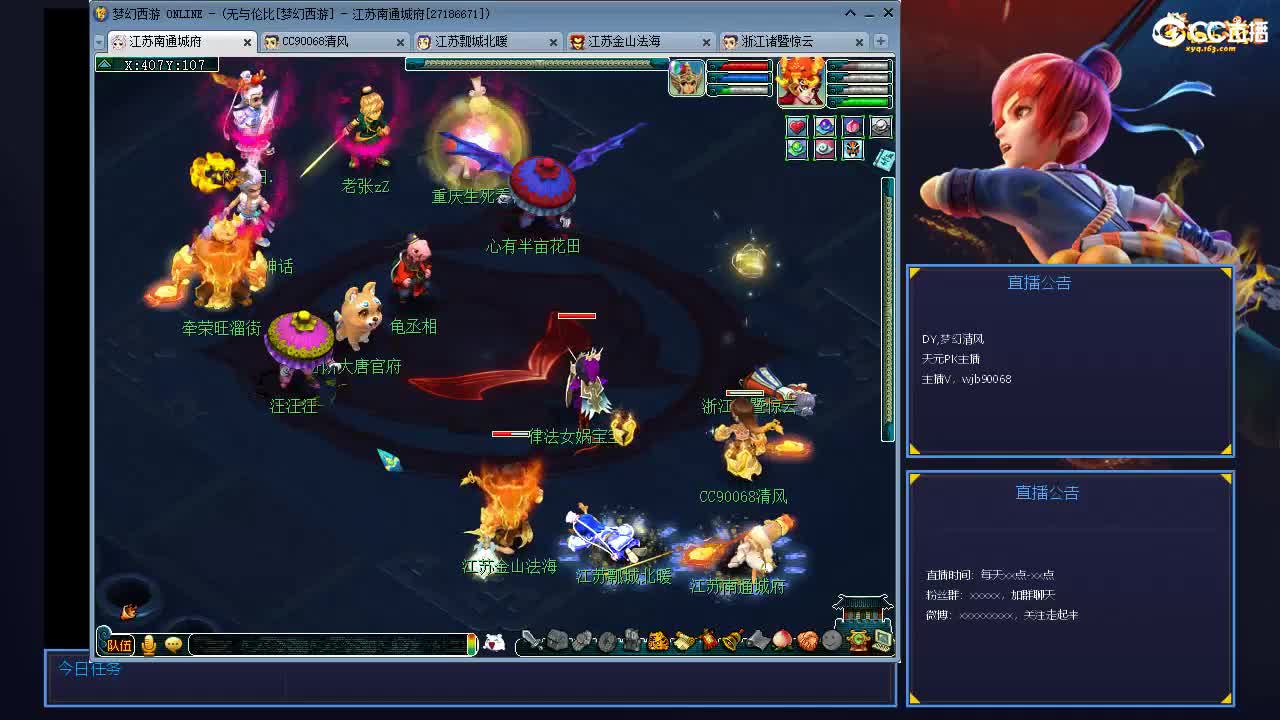Collapse the coordinate display using the green arrow
Image resolution: width=1280 pixels, height=720 pixels.
tap(104, 63)
